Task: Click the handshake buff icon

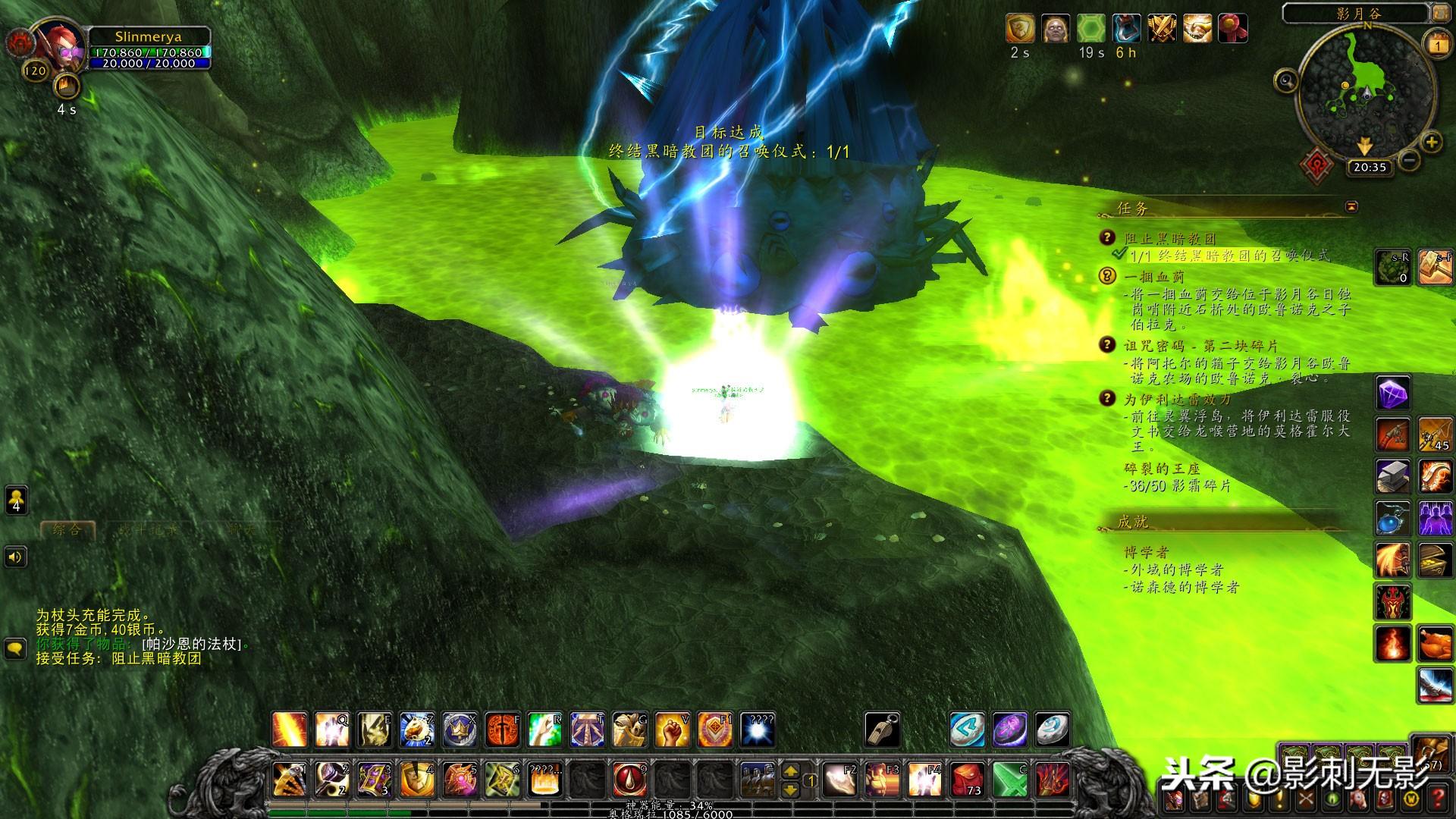Action: point(1197,29)
